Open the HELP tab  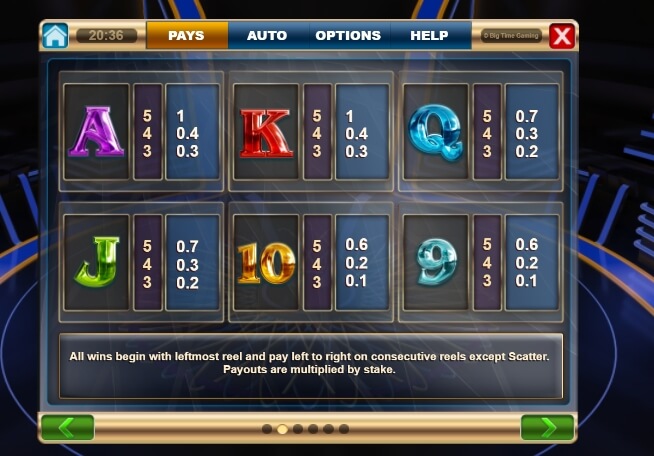429,36
